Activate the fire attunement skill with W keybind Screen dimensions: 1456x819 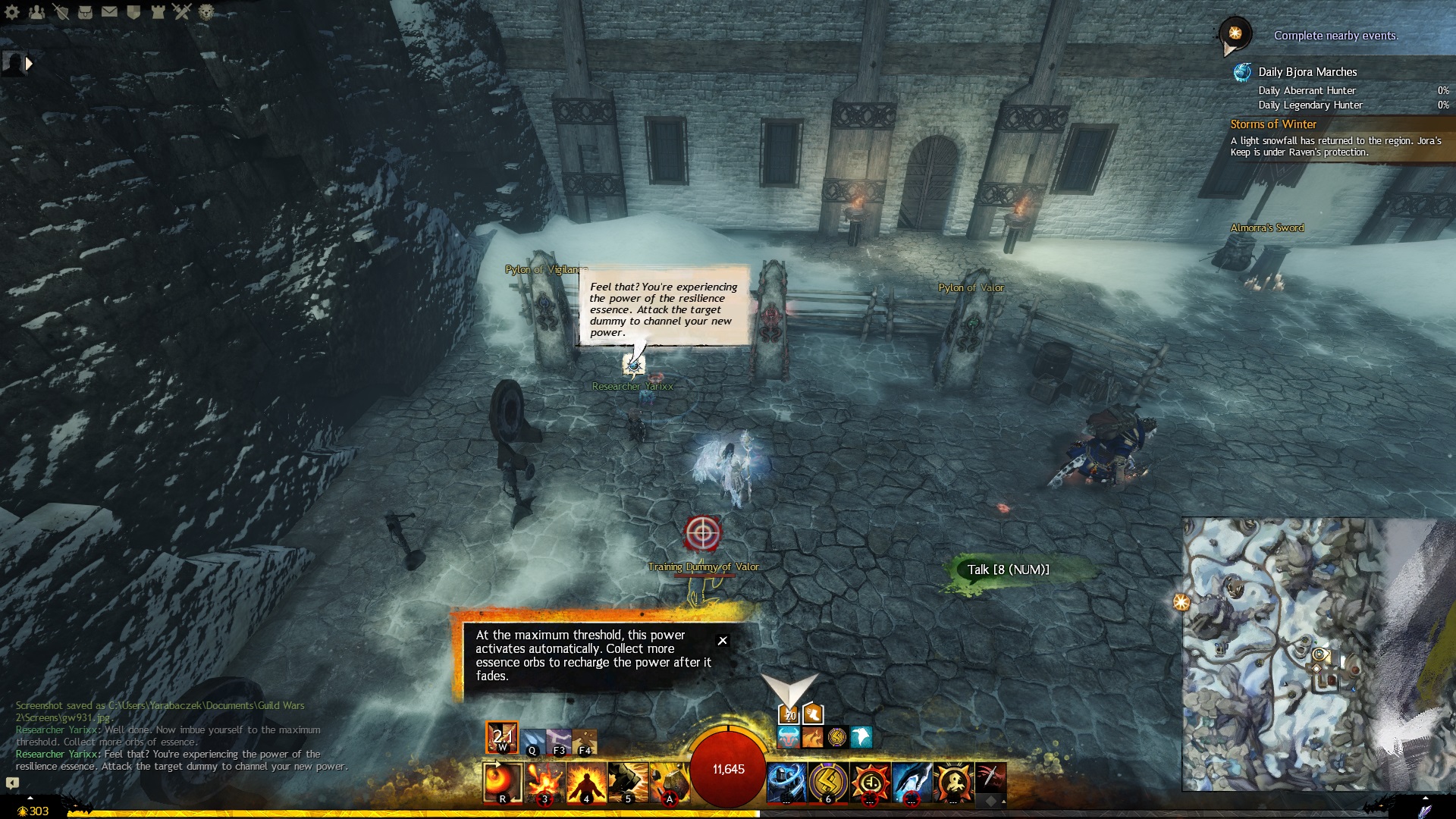[x=502, y=737]
